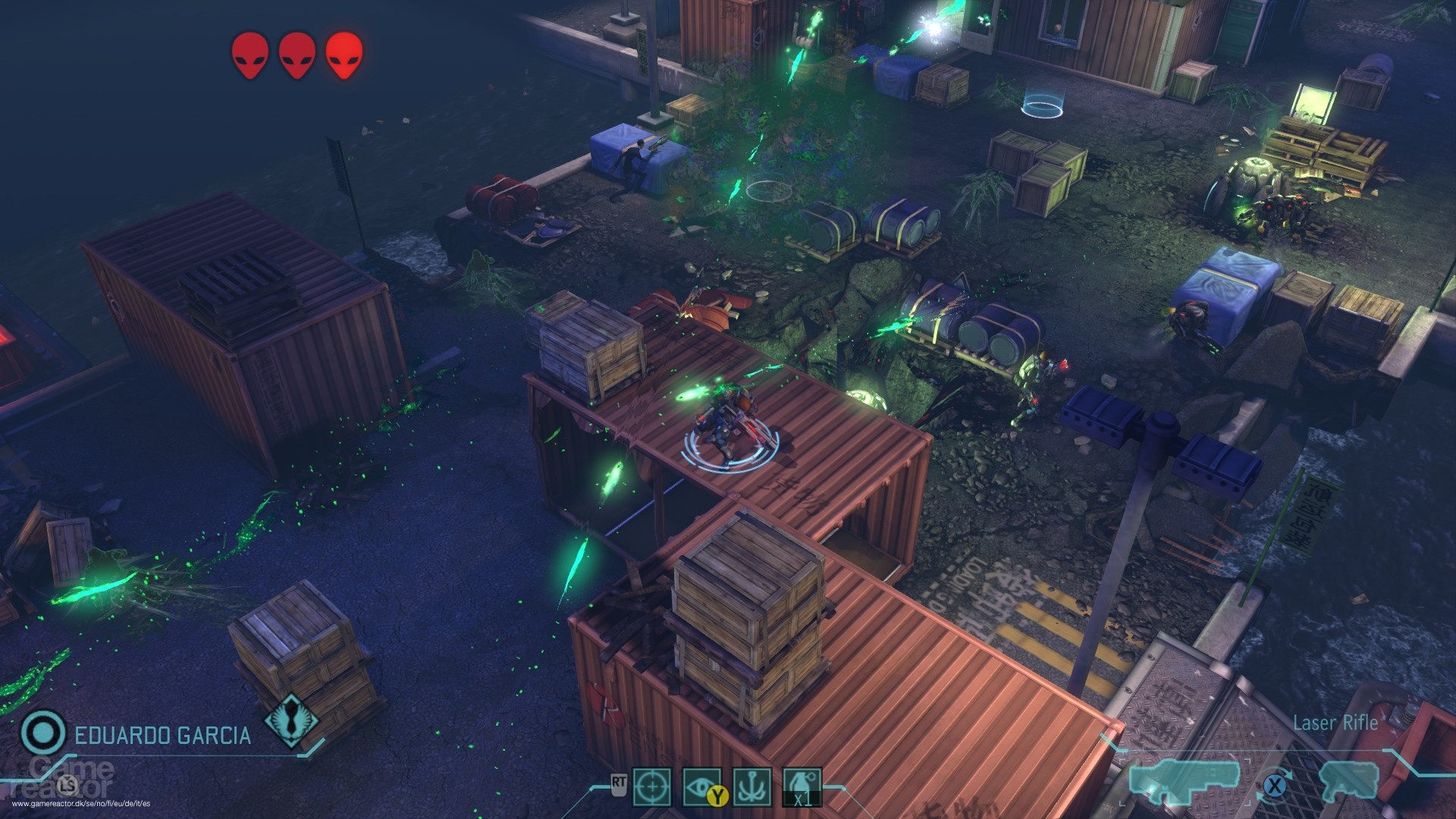Click the LS stick prompt icon

68,785
